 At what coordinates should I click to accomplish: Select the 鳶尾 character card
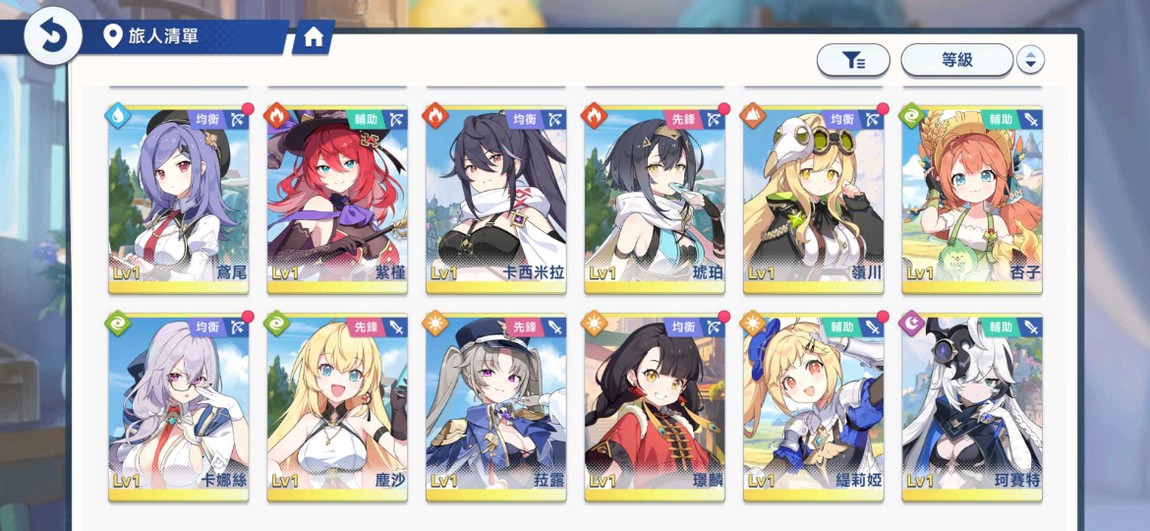coord(178,198)
